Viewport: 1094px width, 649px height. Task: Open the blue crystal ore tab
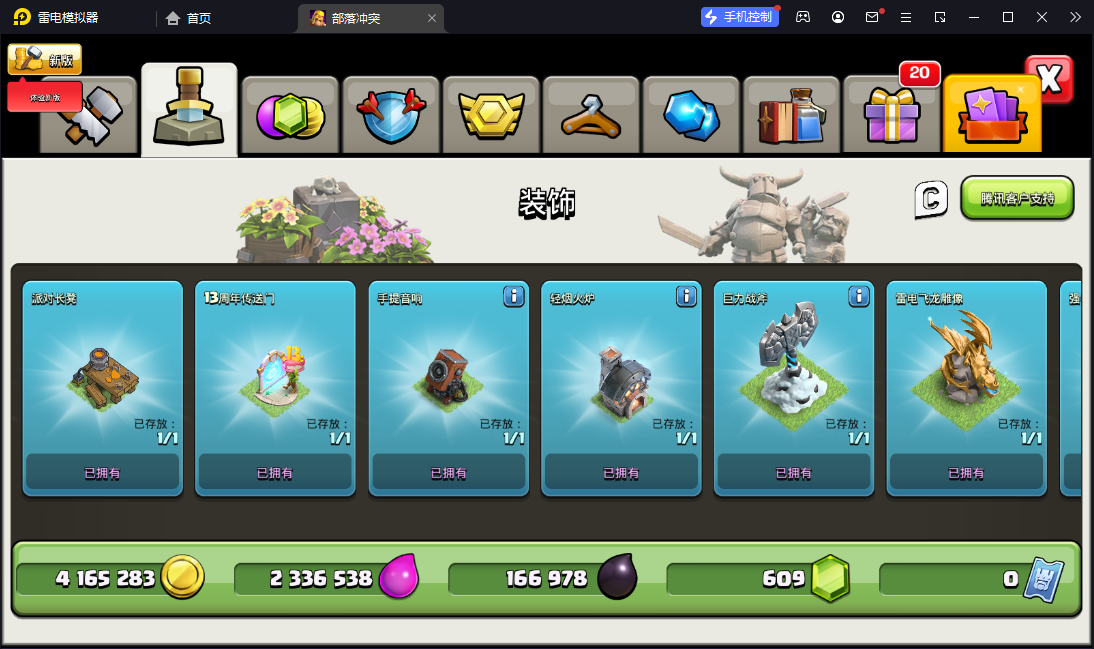coord(691,116)
